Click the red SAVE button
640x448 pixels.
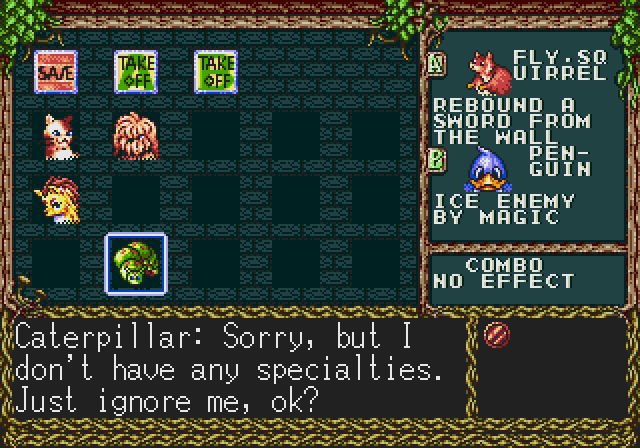(x=56, y=70)
